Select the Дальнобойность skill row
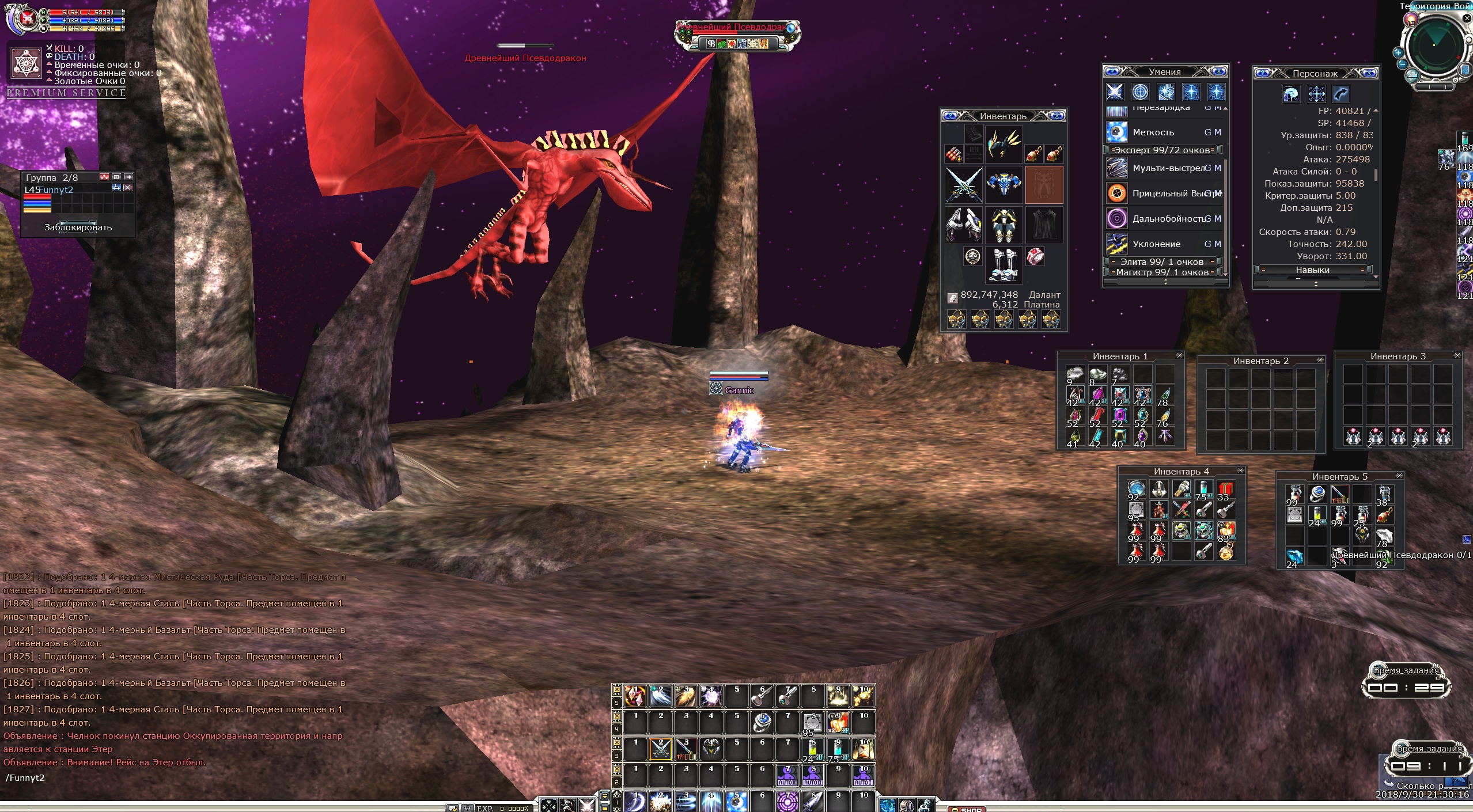Screen dimensions: 1473x812 tap(1165, 219)
